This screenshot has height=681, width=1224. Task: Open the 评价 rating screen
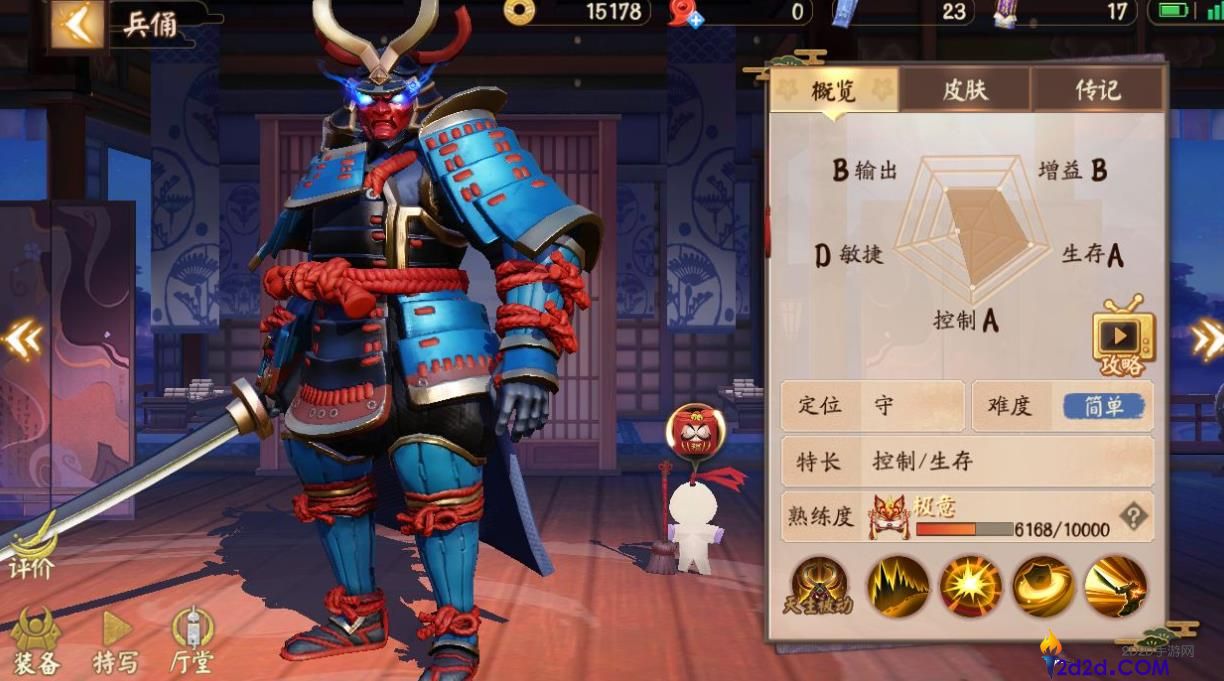[32, 546]
